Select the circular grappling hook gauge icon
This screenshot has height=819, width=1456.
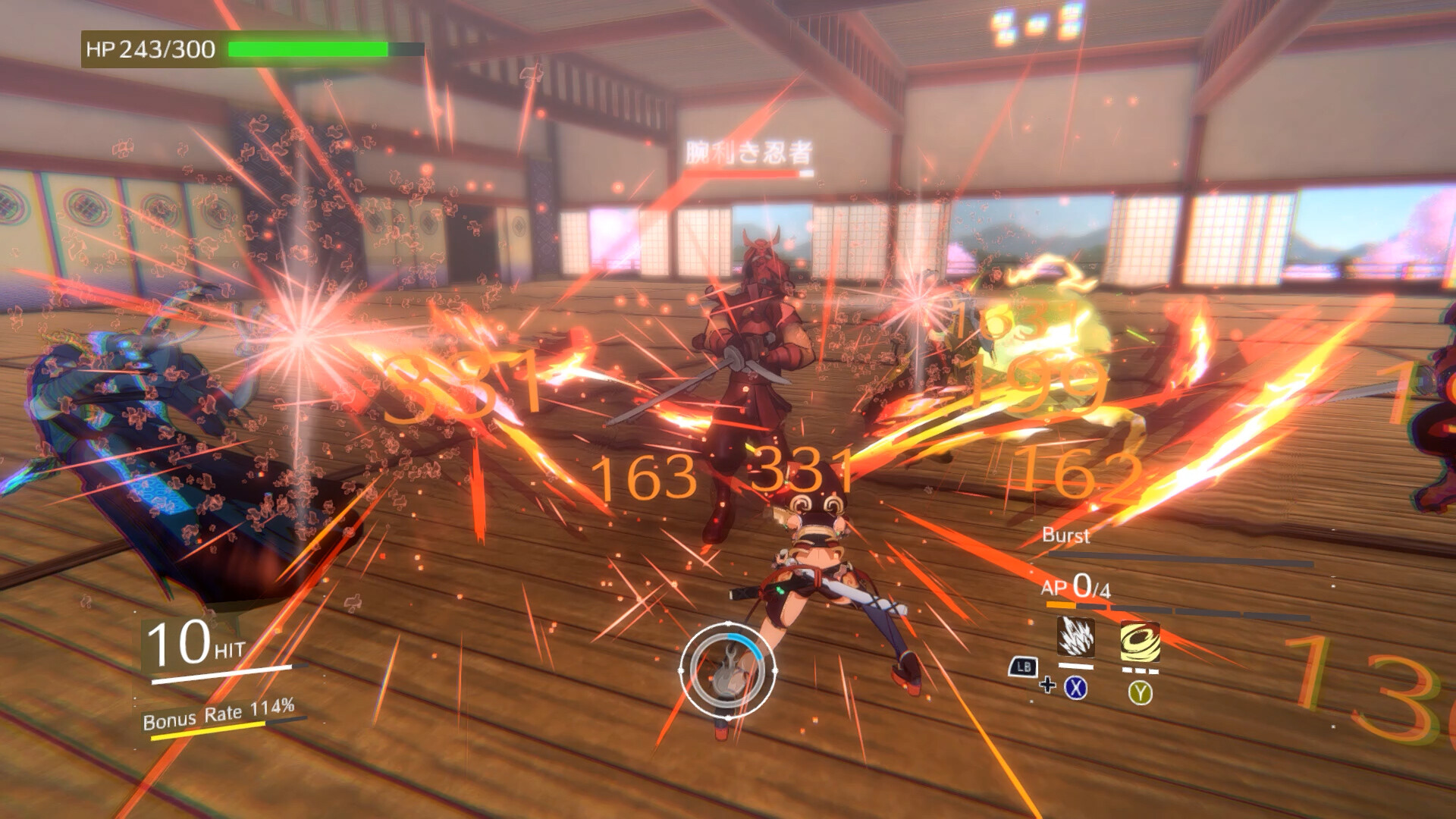click(728, 670)
